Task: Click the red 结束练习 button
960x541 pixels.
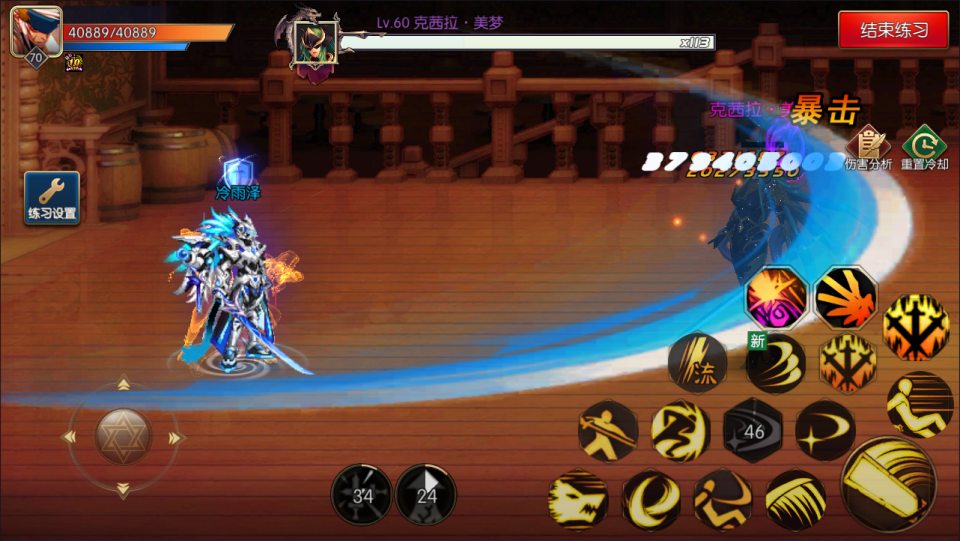Action: click(894, 30)
